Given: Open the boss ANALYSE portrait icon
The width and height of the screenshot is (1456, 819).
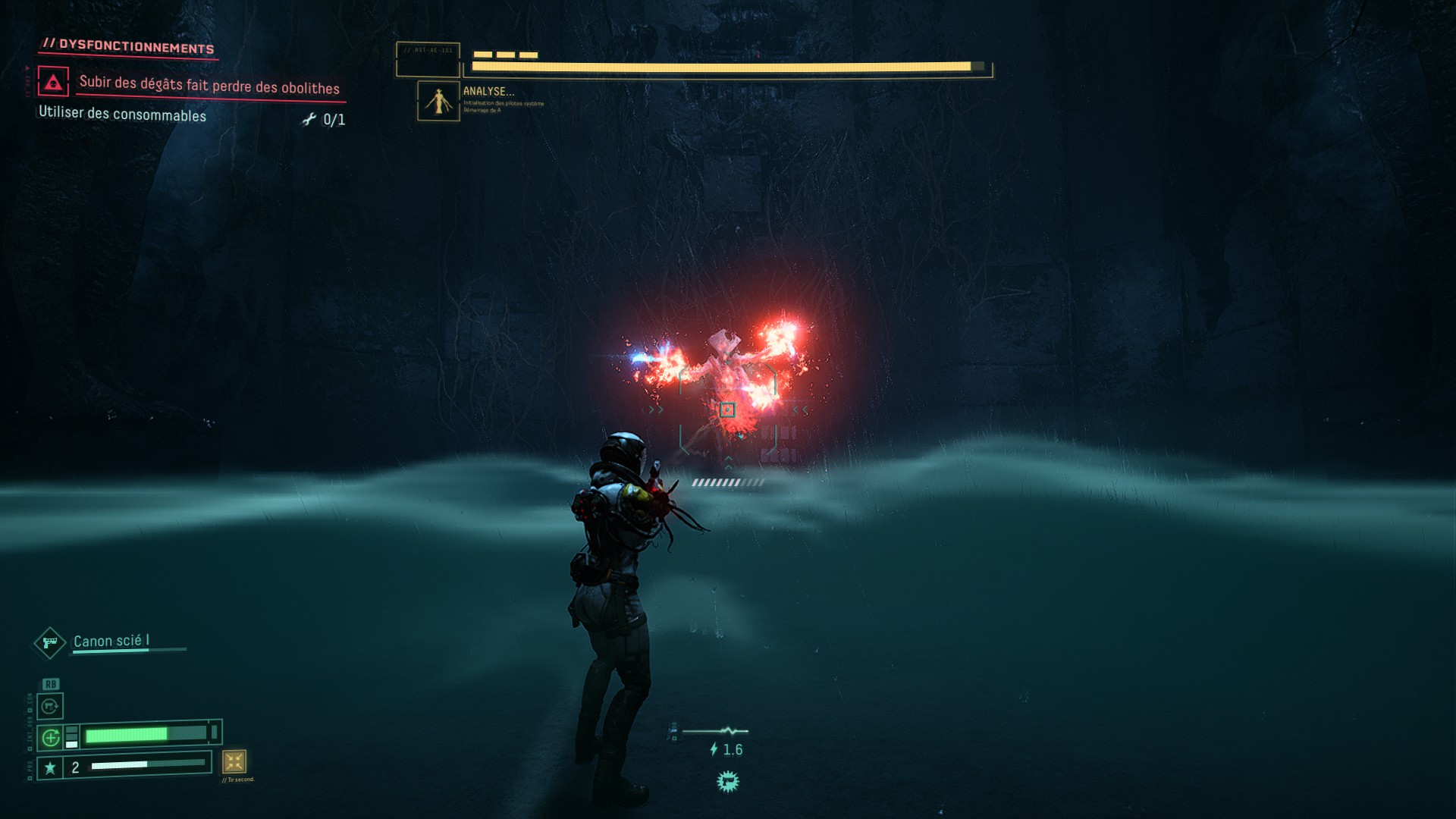Looking at the screenshot, I should (x=438, y=101).
